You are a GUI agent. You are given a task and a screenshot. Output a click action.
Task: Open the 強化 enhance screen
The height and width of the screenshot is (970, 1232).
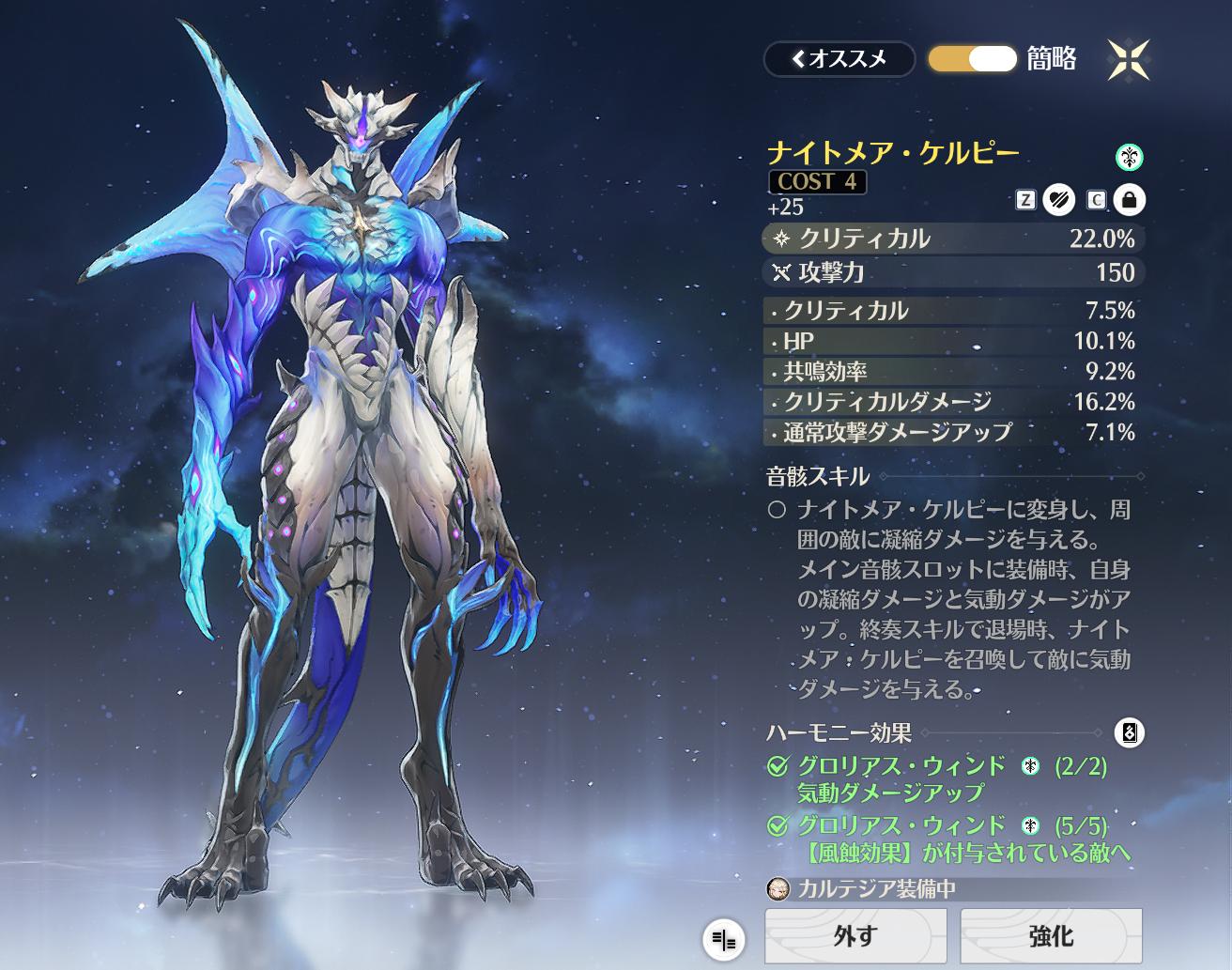tap(1050, 935)
